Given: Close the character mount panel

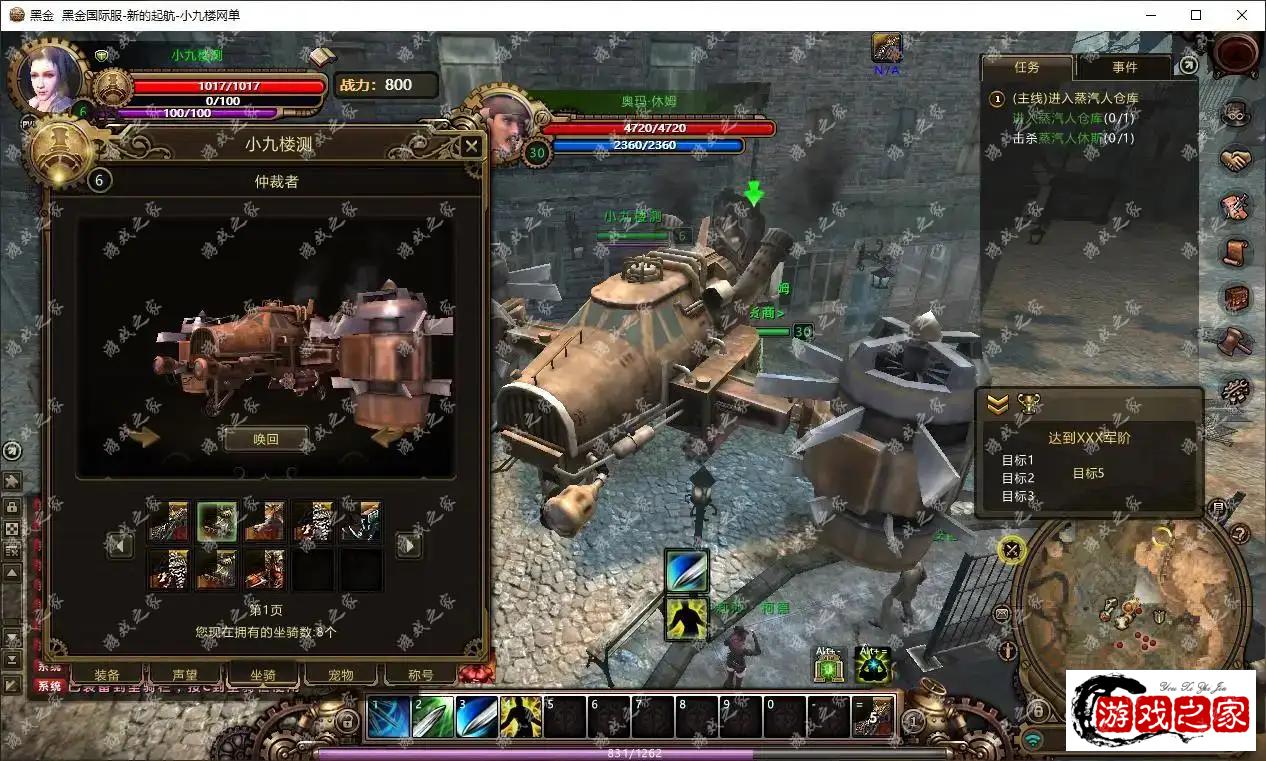Looking at the screenshot, I should [471, 147].
